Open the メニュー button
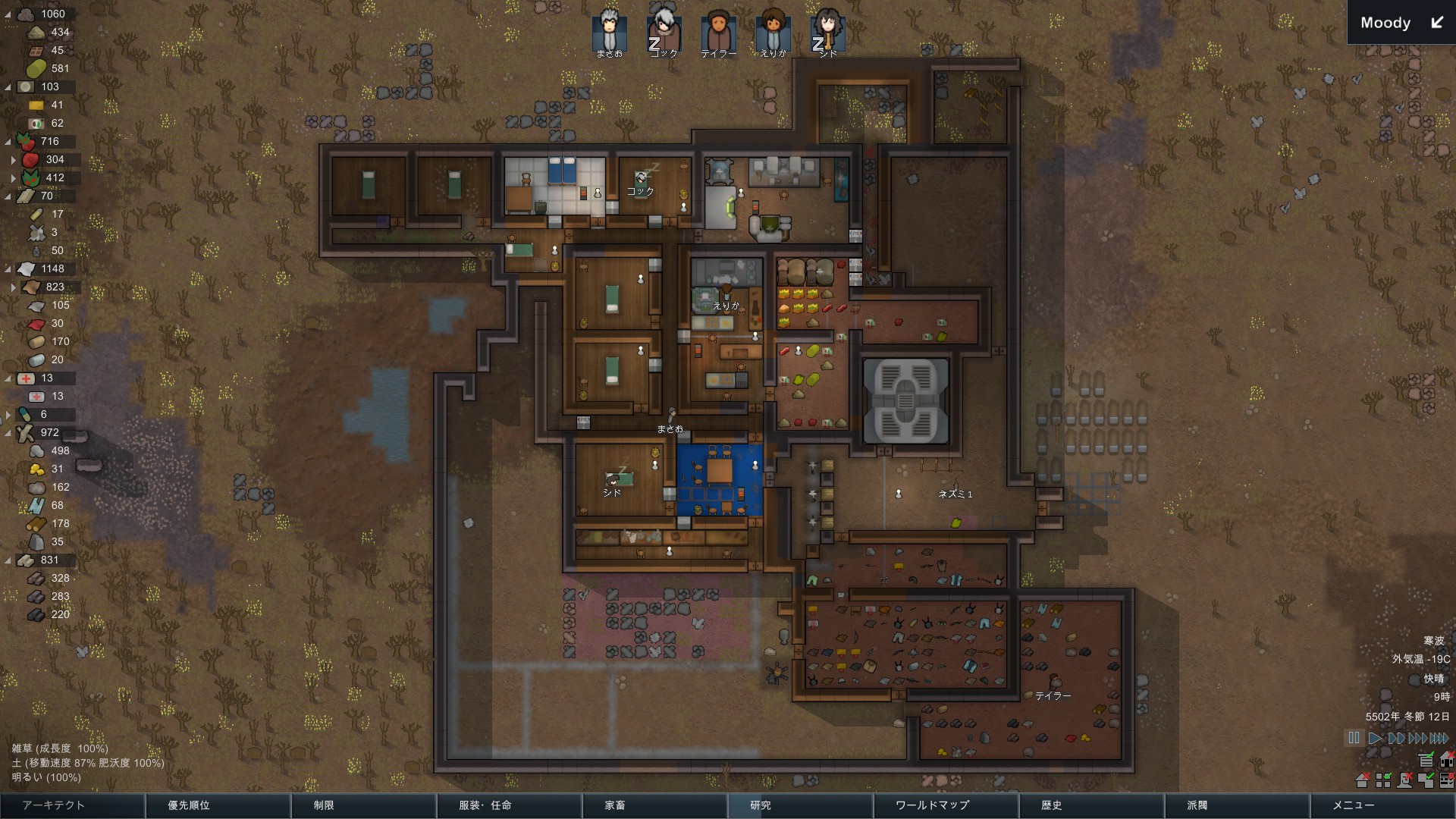This screenshot has height=819, width=1456. coord(1382,805)
